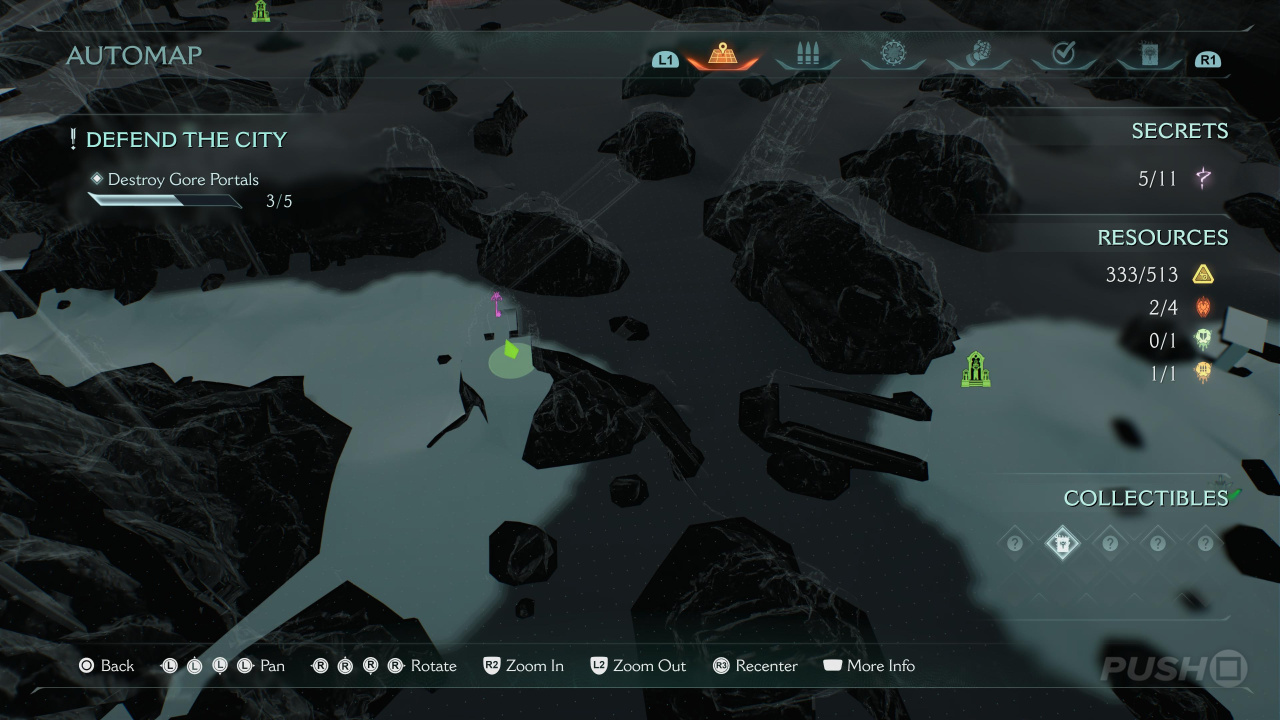The height and width of the screenshot is (720, 1280).
Task: Select the discovered collectible toy slot
Action: click(x=1062, y=544)
